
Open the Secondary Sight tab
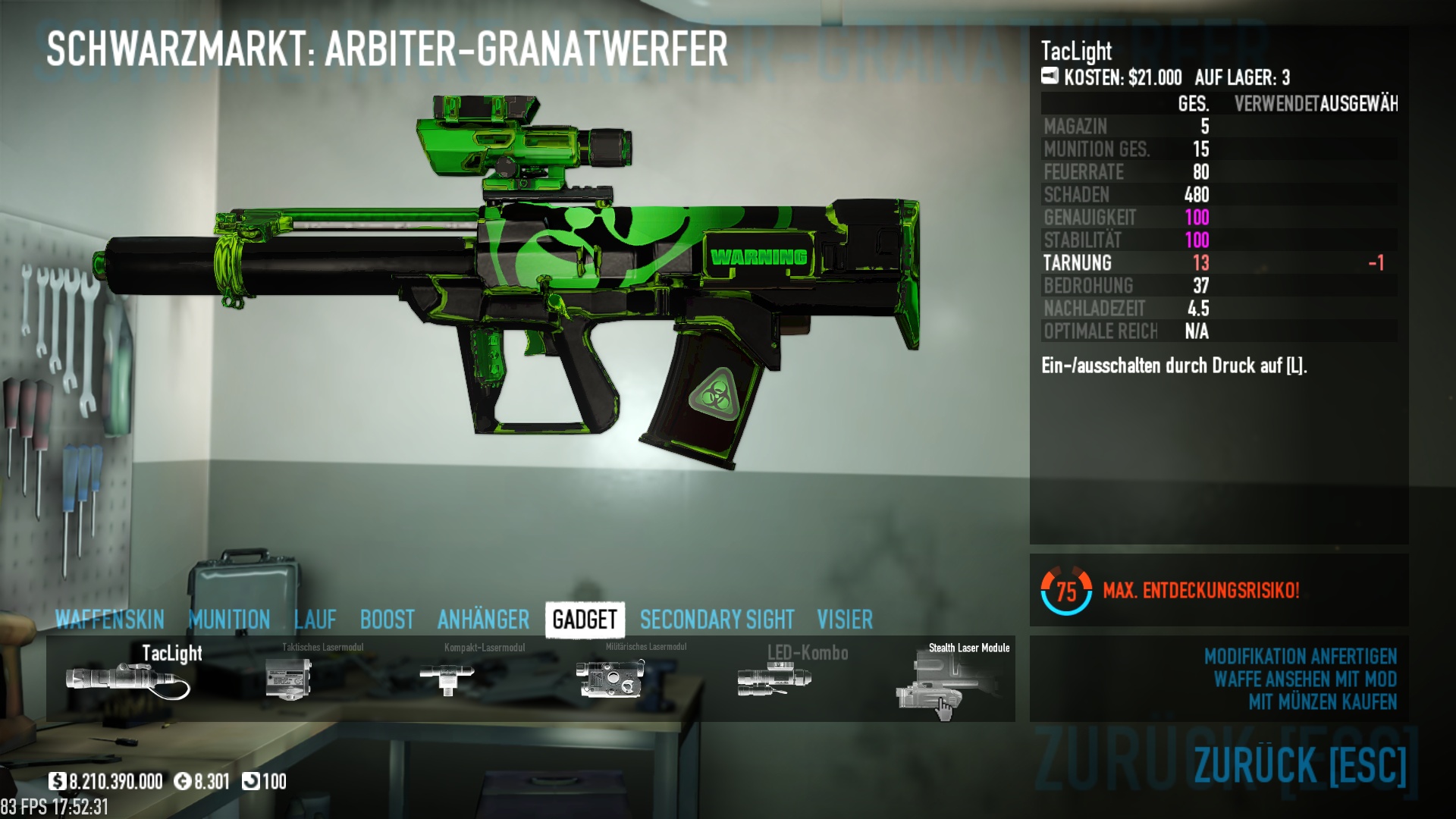click(x=717, y=620)
